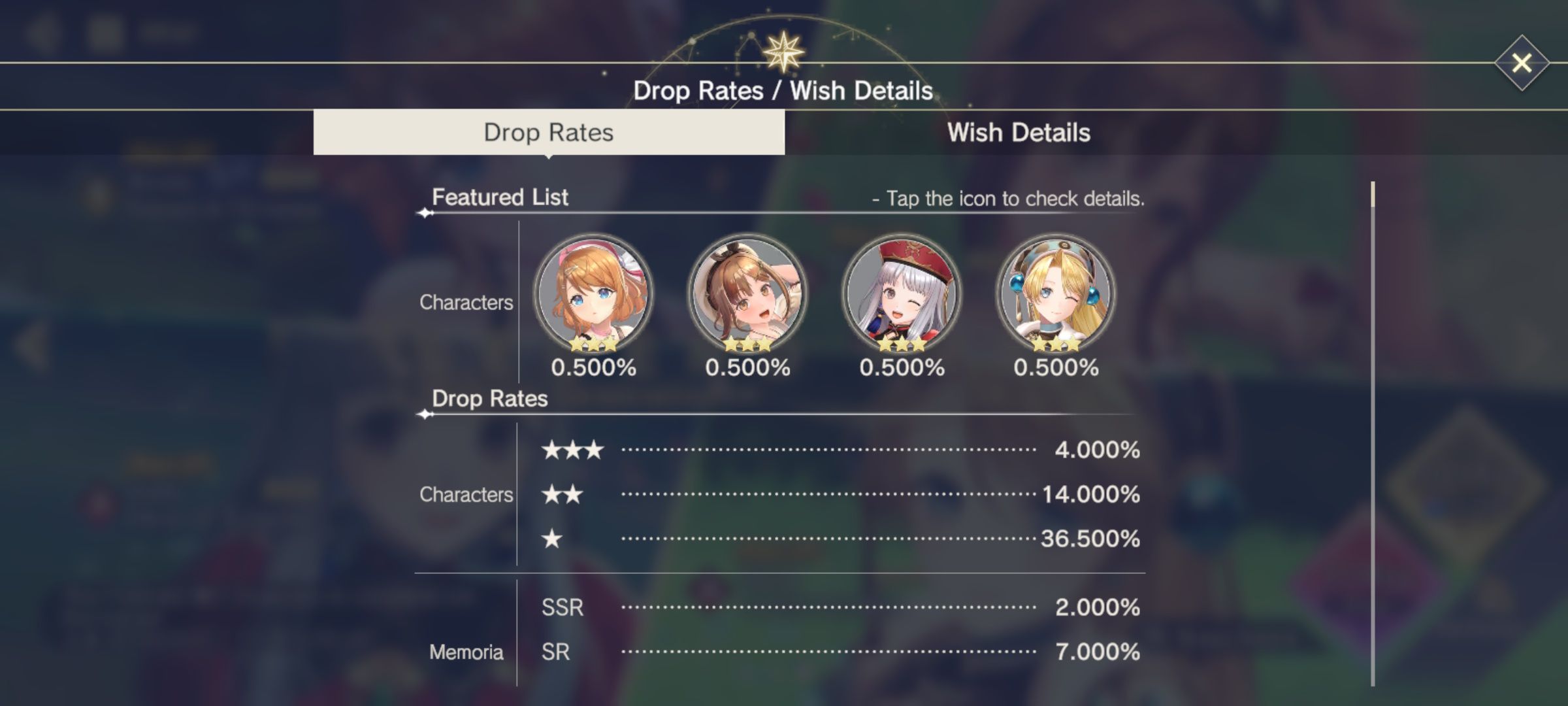Tap the orange-haired featured character portrait
1568x706 pixels.
[595, 295]
